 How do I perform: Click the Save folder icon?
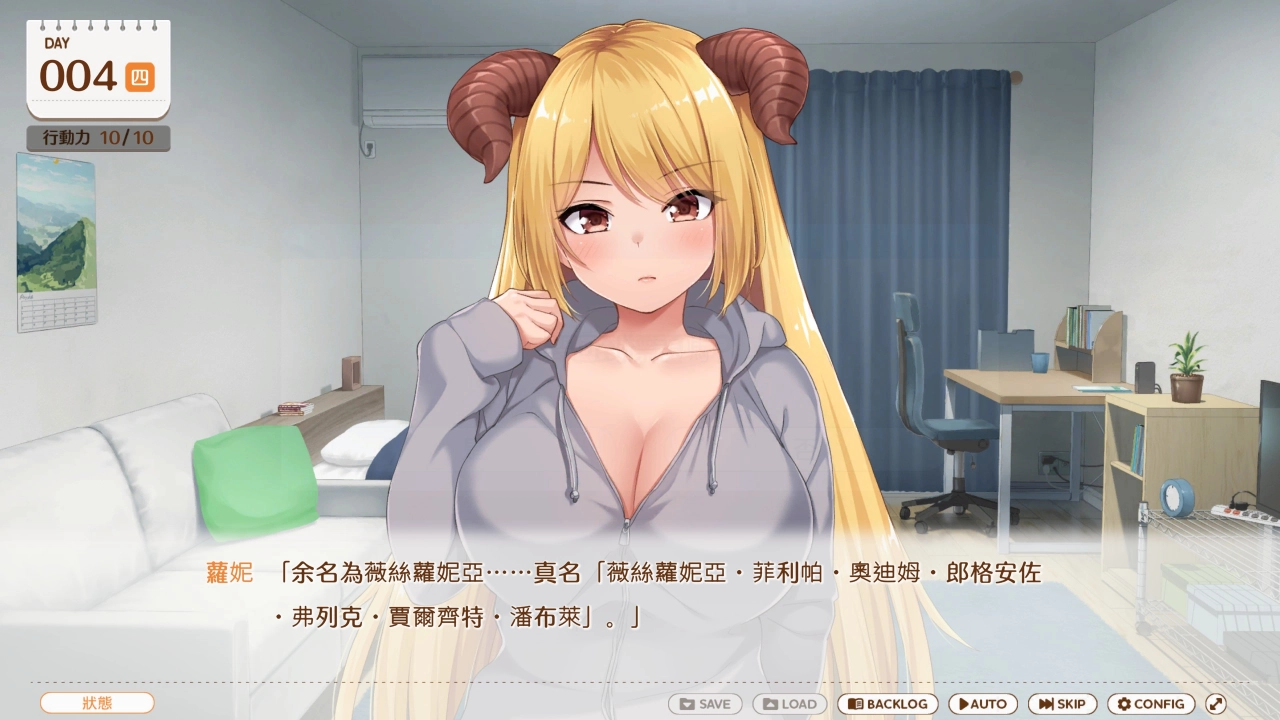686,703
